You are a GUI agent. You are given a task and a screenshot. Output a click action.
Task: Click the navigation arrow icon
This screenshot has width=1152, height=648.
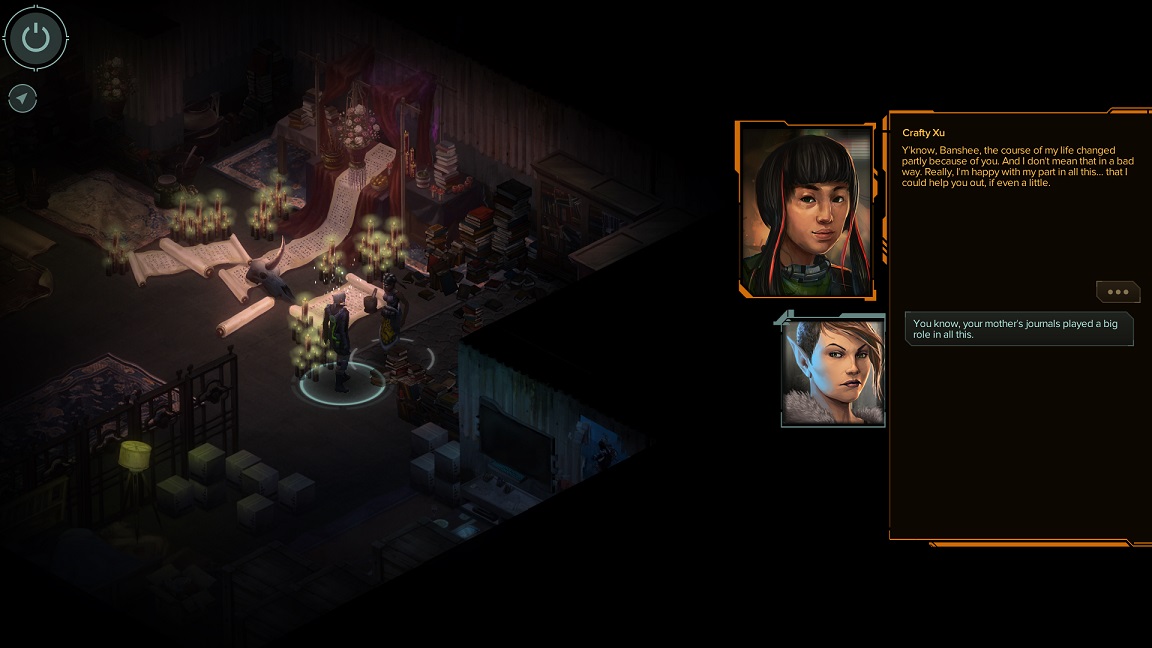pos(22,98)
